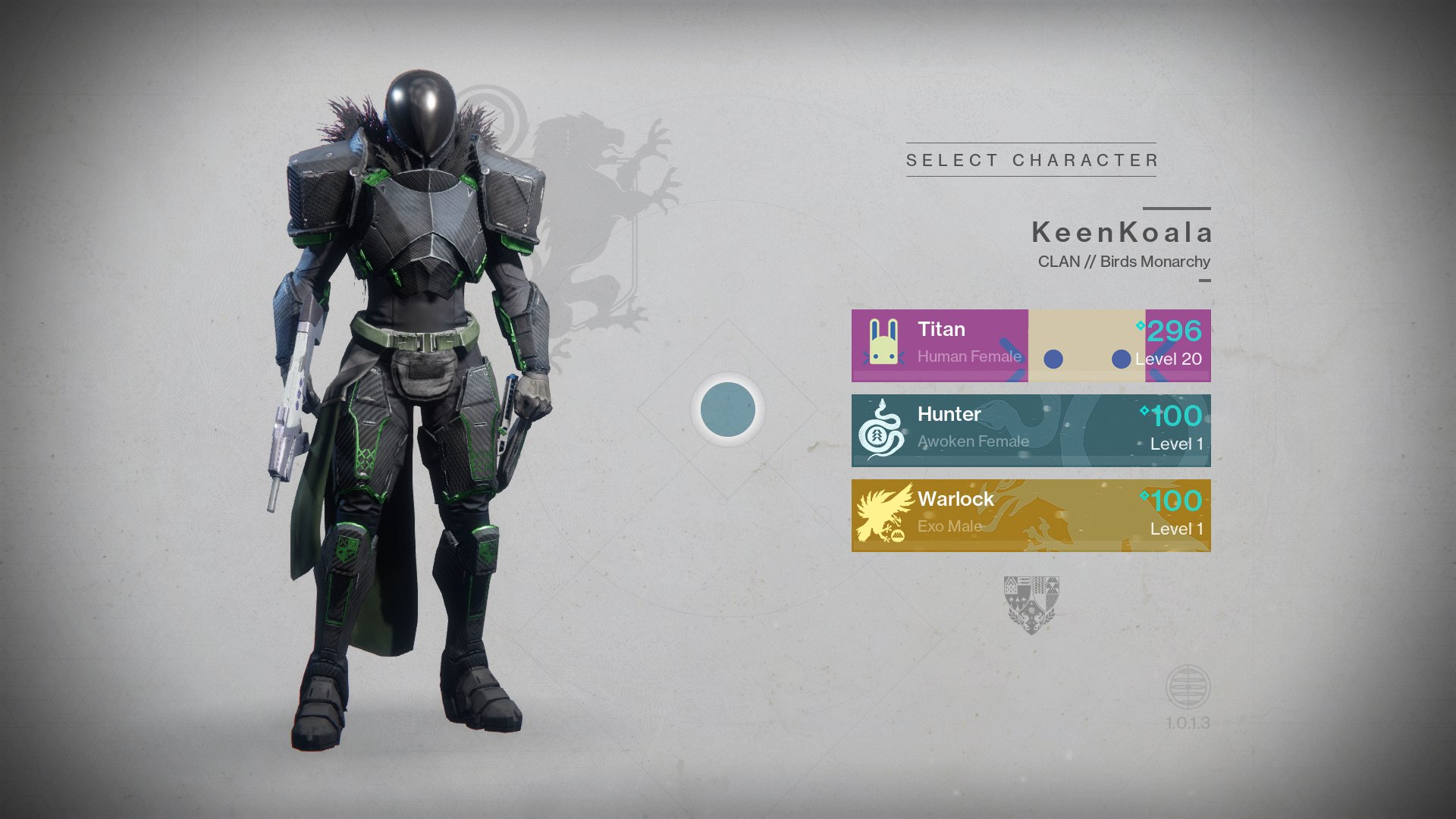Choose the Hunter Awoken Female character

(1031, 428)
